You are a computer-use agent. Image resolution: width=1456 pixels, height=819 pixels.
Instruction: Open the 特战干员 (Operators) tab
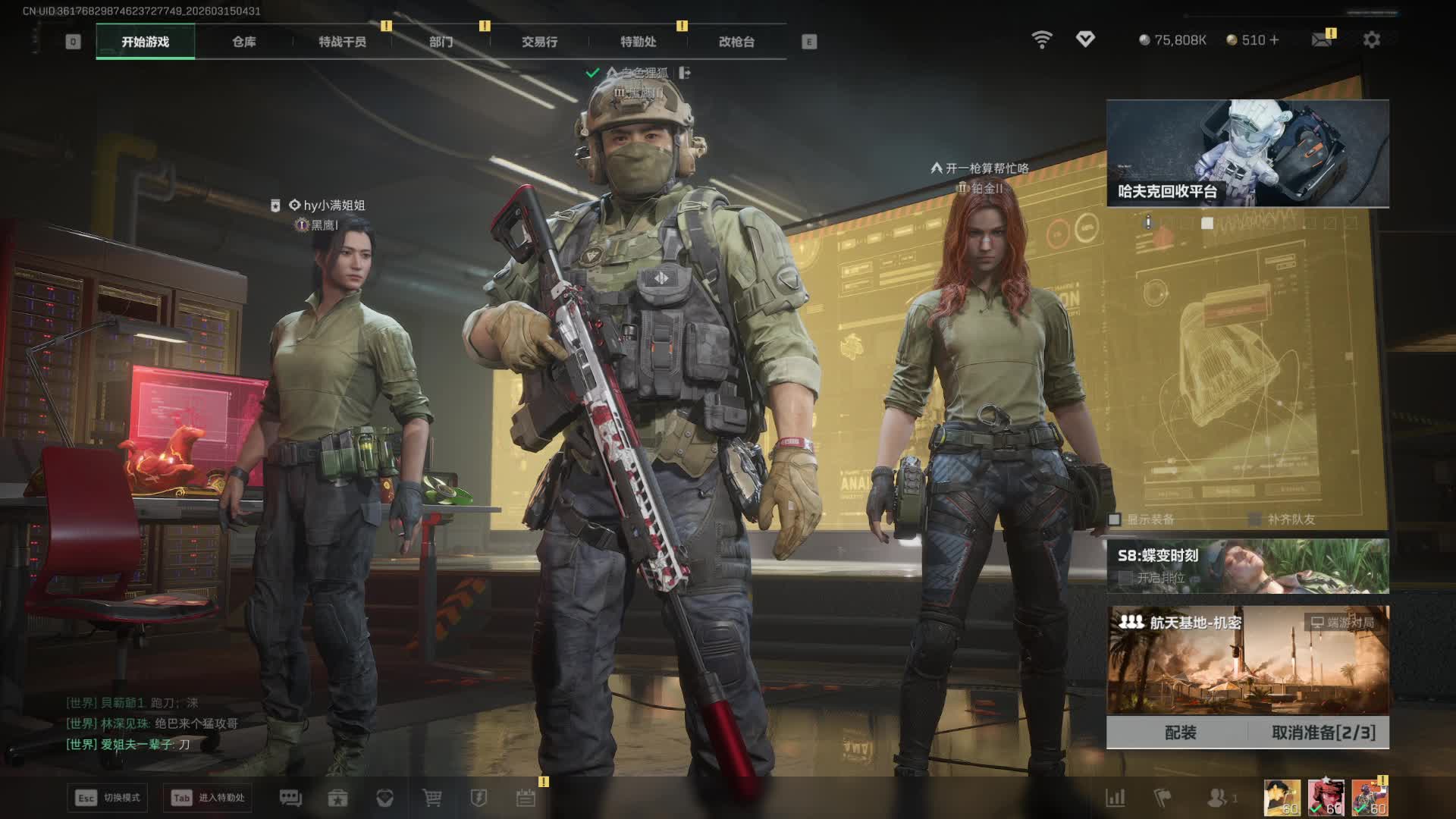[342, 42]
